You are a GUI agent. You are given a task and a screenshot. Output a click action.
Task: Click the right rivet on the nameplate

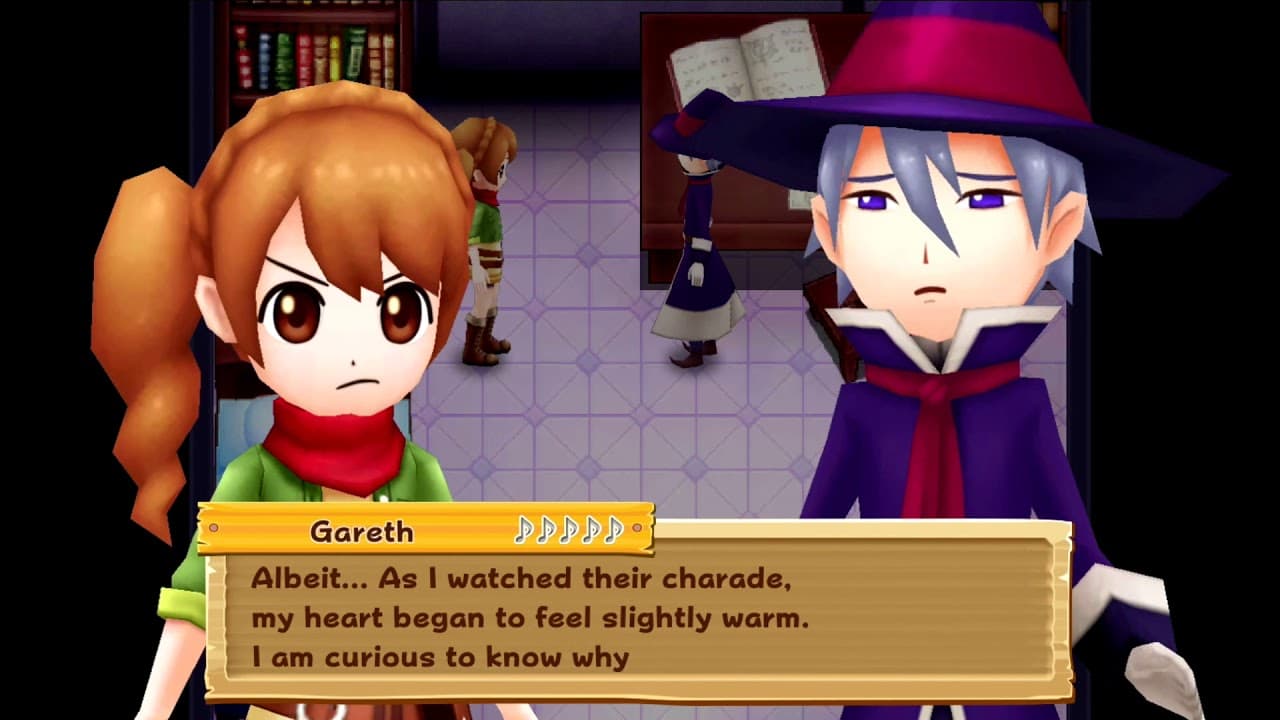pos(637,529)
